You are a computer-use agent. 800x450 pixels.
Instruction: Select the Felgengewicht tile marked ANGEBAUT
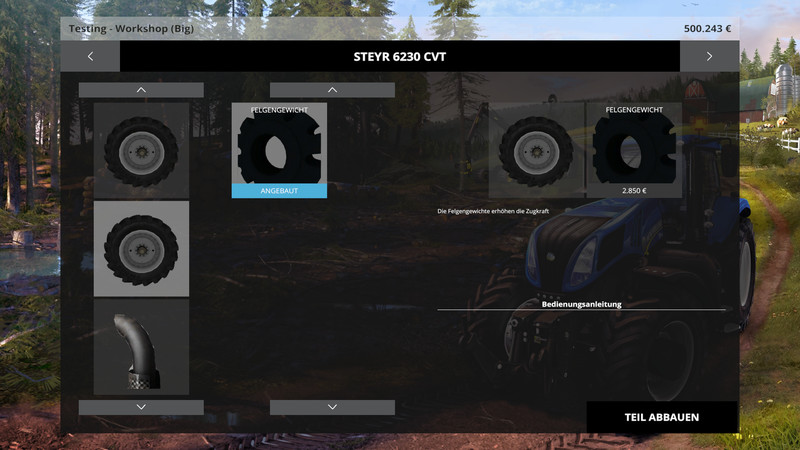pos(279,150)
